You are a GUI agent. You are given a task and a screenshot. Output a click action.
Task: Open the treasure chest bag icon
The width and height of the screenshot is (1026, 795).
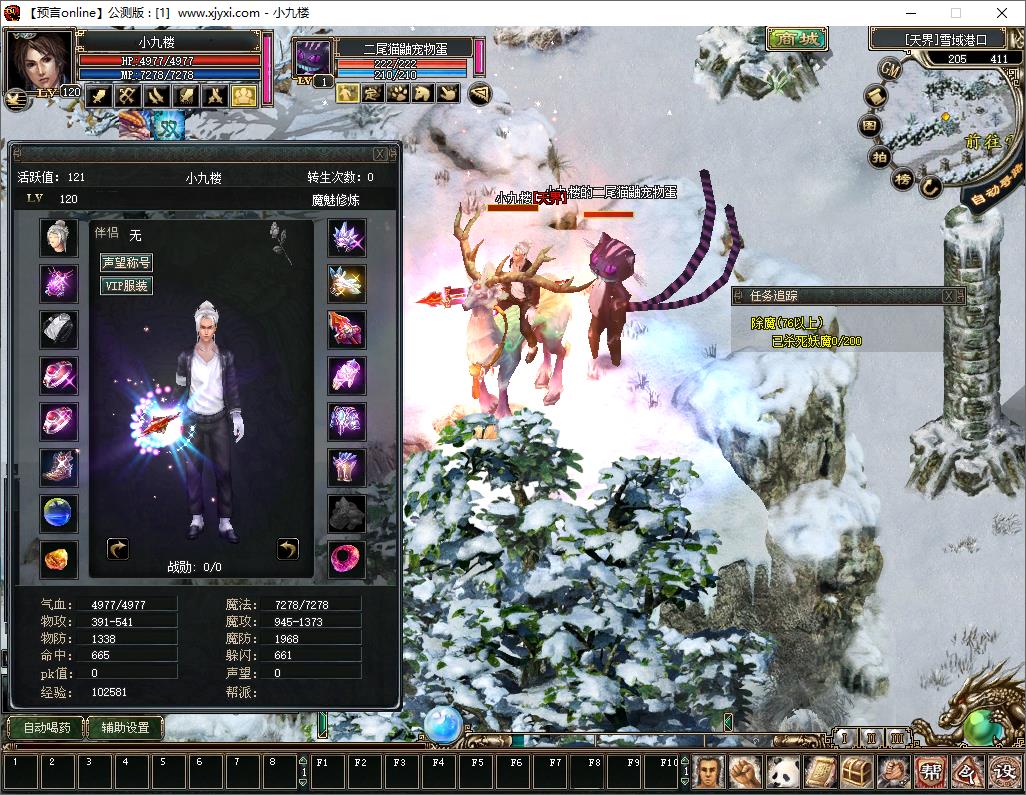[x=857, y=771]
